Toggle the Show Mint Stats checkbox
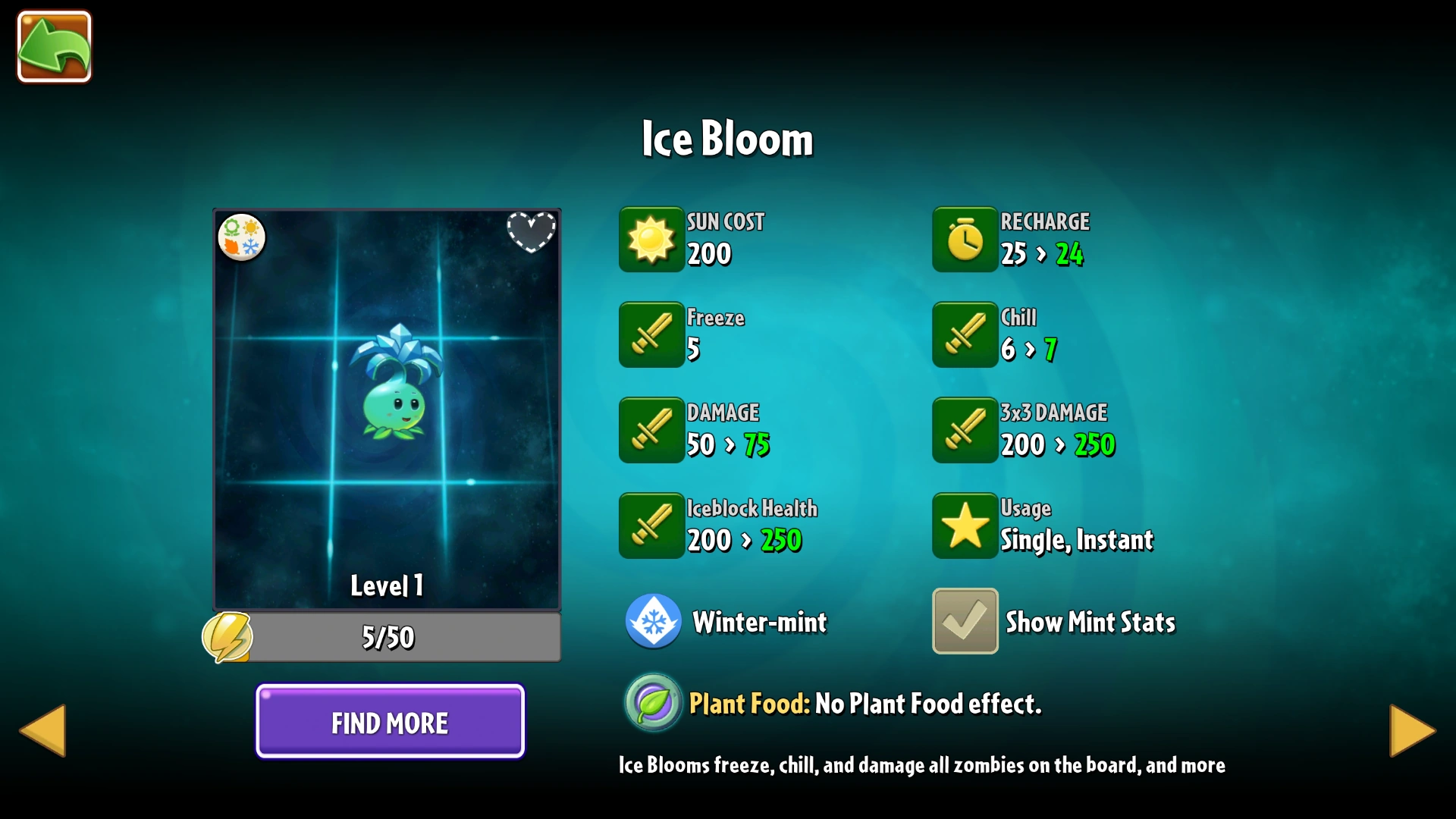 point(965,620)
